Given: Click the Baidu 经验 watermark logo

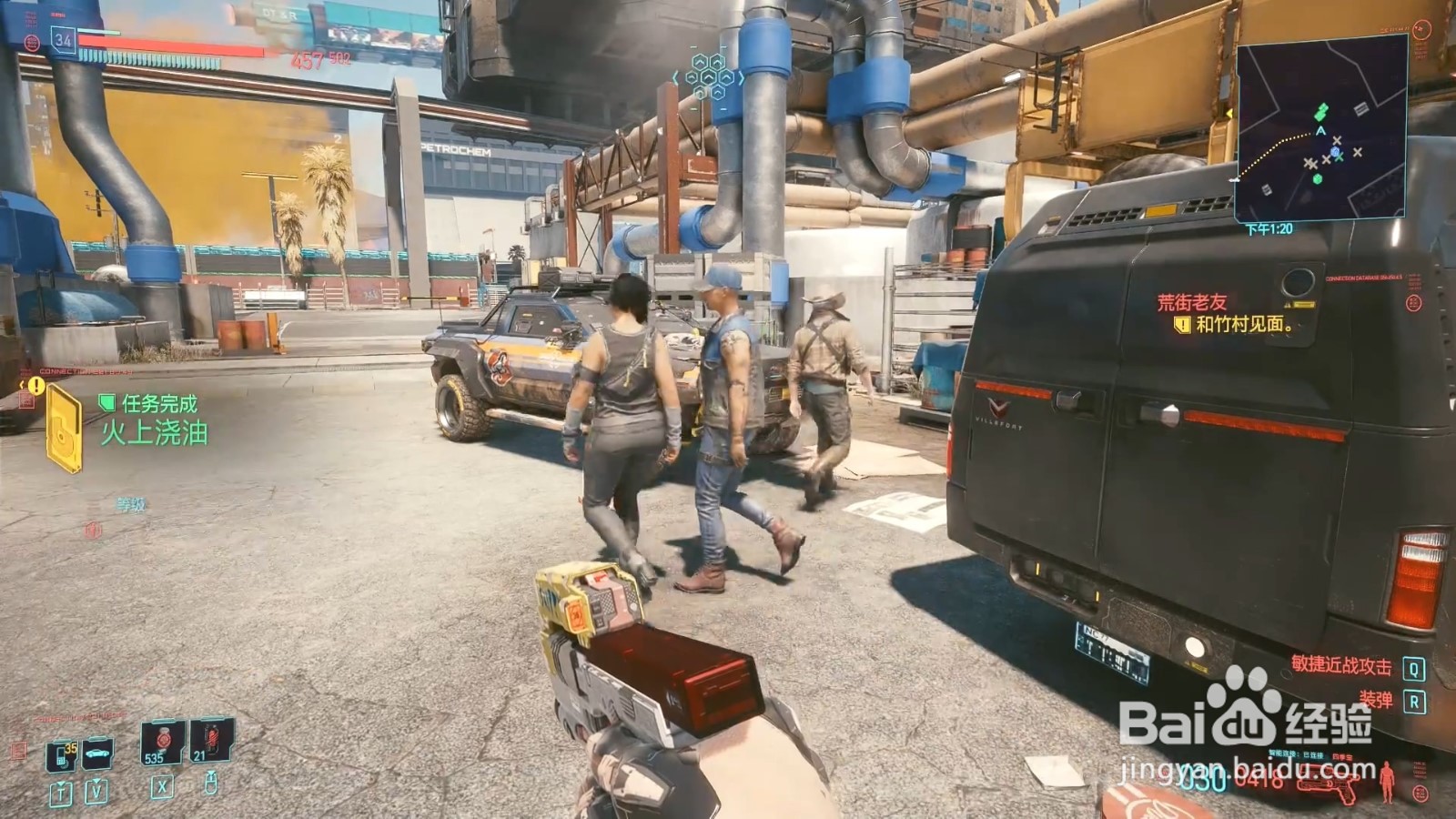Looking at the screenshot, I should (1245, 718).
